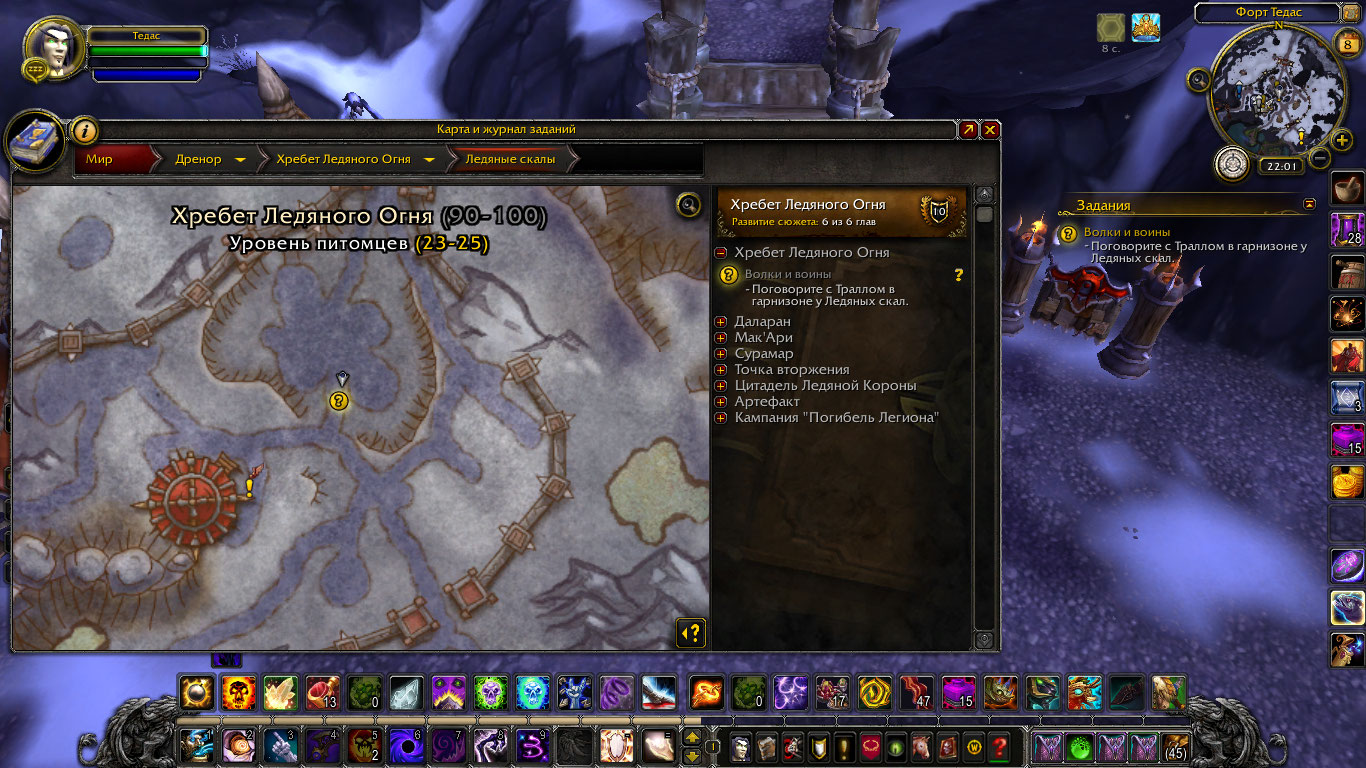
Task: Go to the Мир breadcrumb
Action: pyautogui.click(x=100, y=159)
